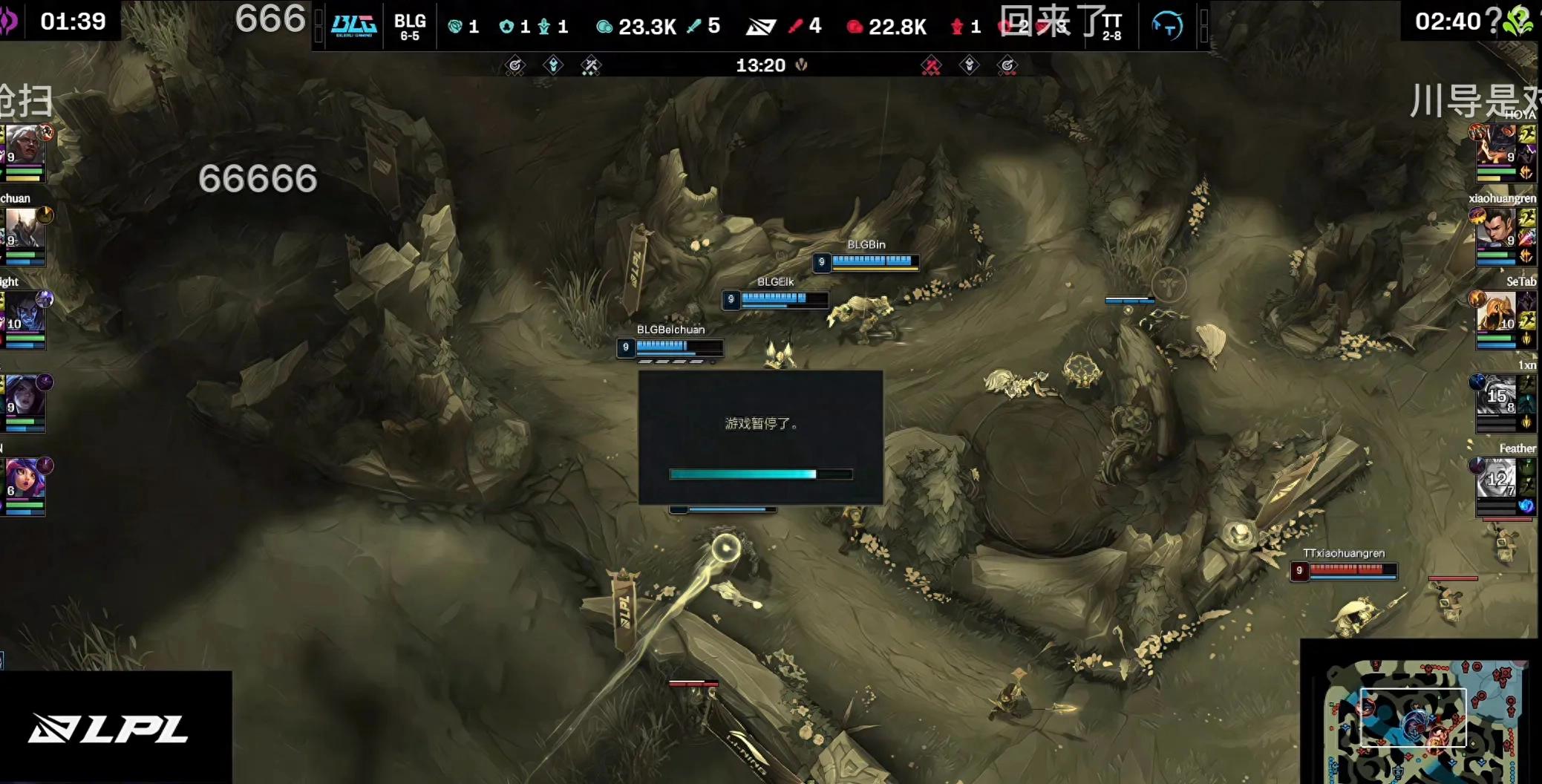Click the BLG team logo
This screenshot has width=1542, height=784.
[353, 26]
